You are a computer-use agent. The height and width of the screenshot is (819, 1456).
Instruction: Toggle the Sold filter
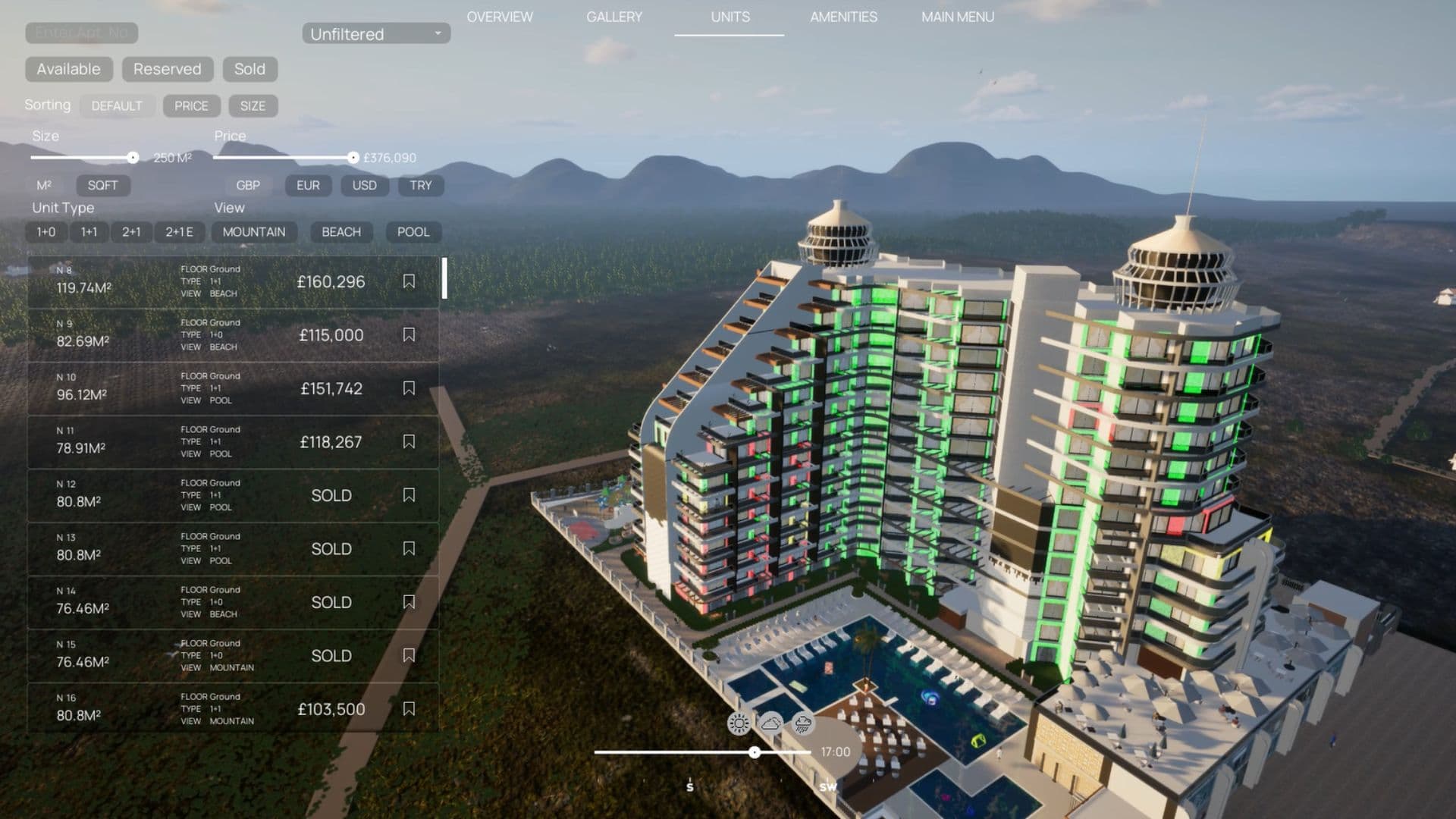[250, 69]
